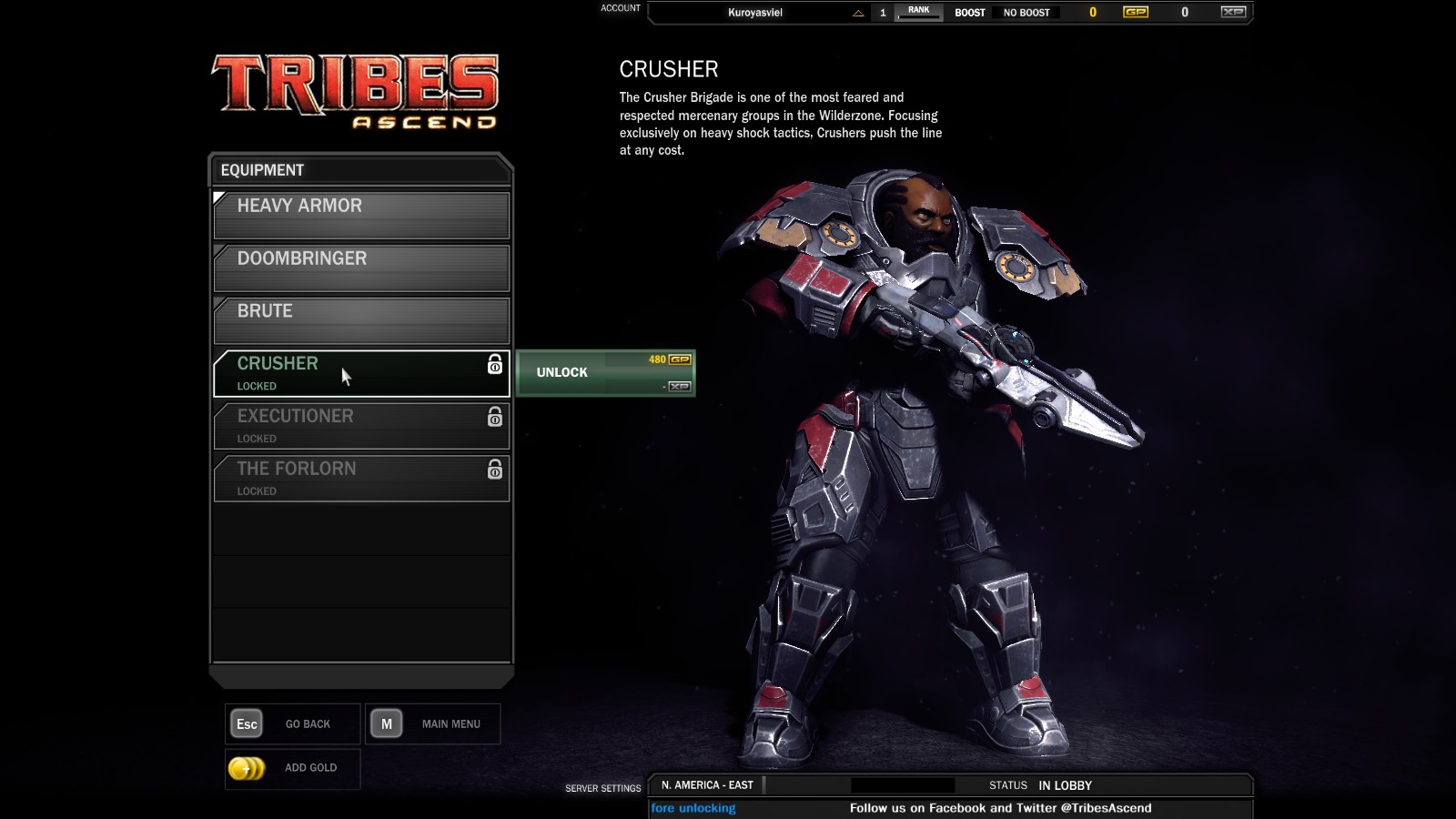Click the lock icon next to CRUSHER
This screenshot has width=1456, height=819.
point(494,367)
